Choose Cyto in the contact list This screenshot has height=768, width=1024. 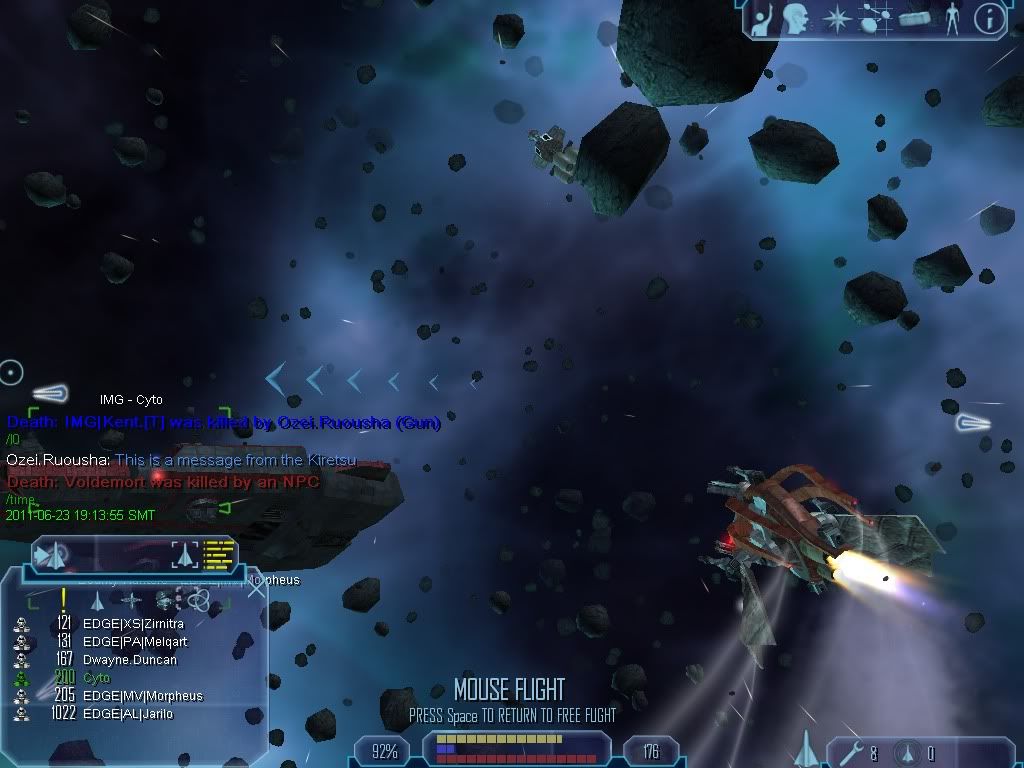(97, 678)
